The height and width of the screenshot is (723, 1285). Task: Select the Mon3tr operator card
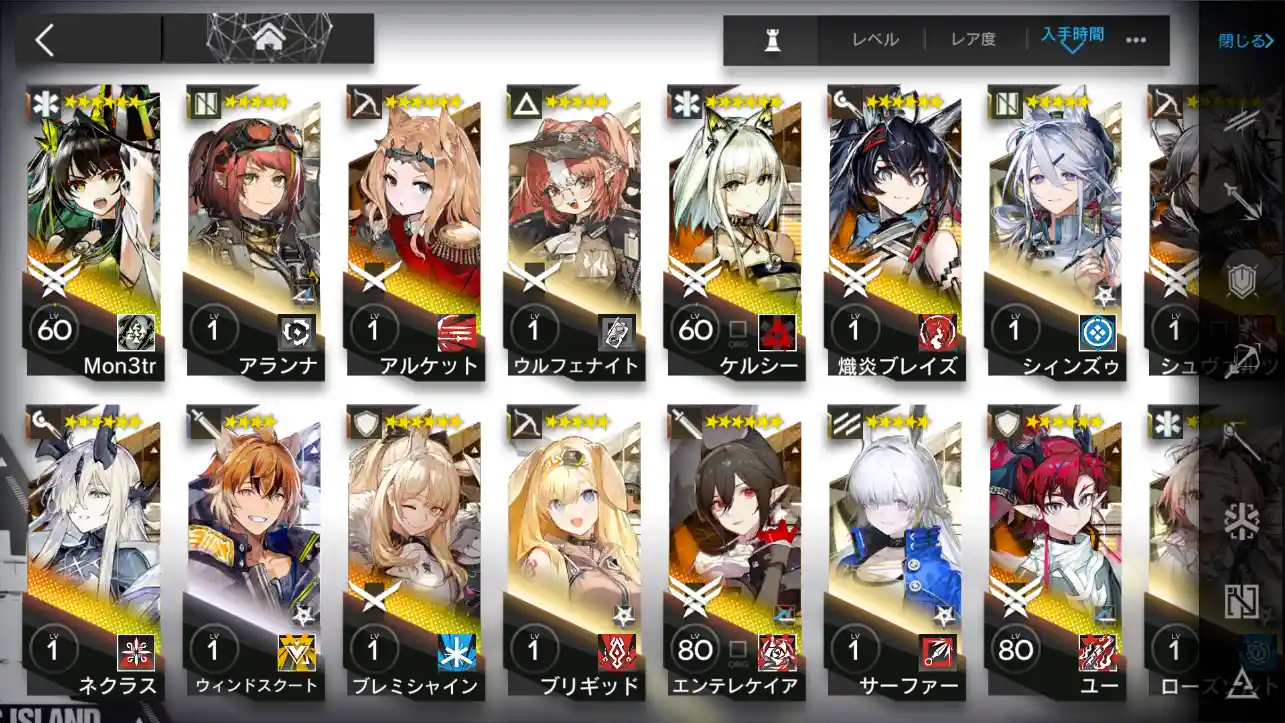click(95, 230)
